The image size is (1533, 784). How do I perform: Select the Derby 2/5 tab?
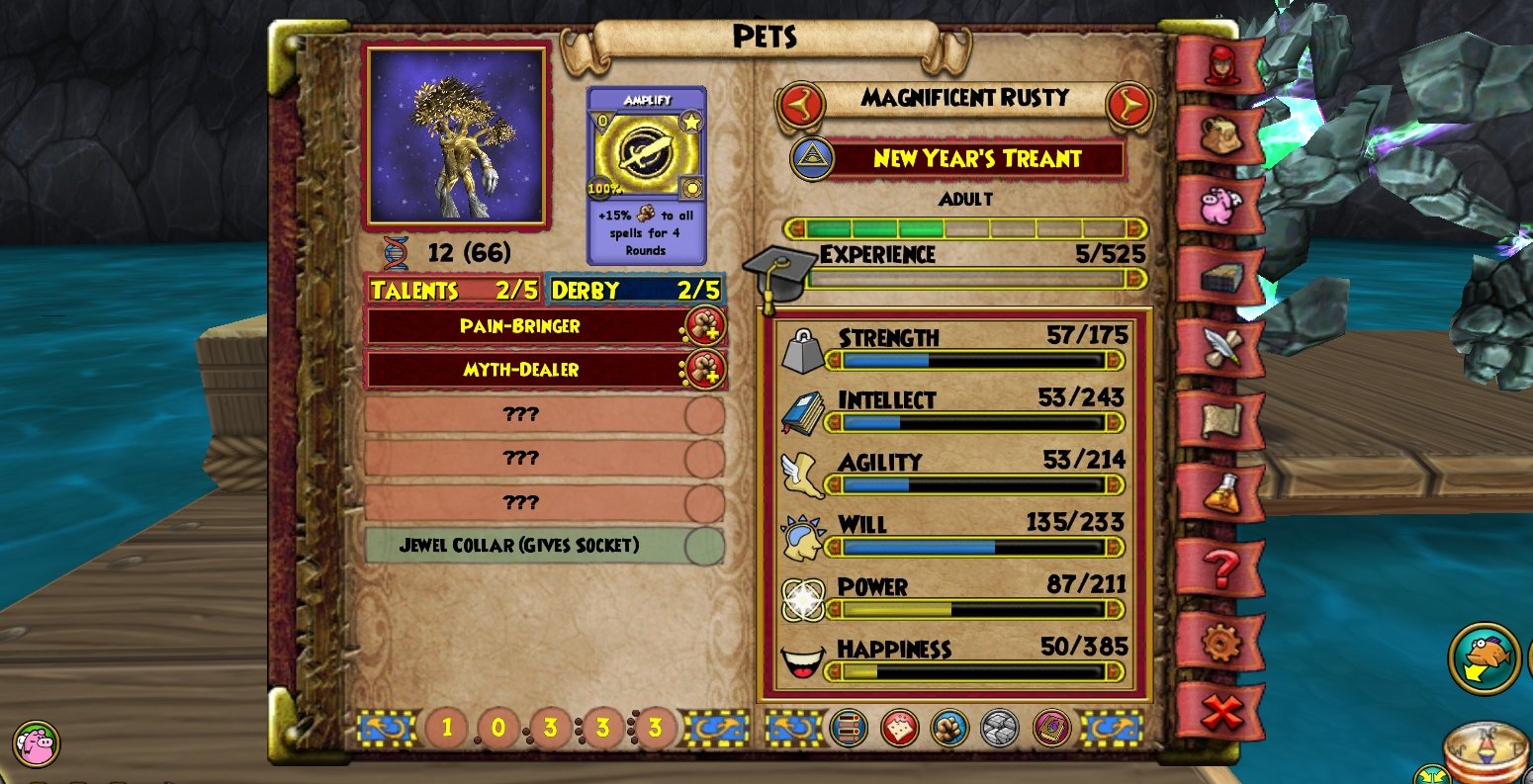coord(638,290)
